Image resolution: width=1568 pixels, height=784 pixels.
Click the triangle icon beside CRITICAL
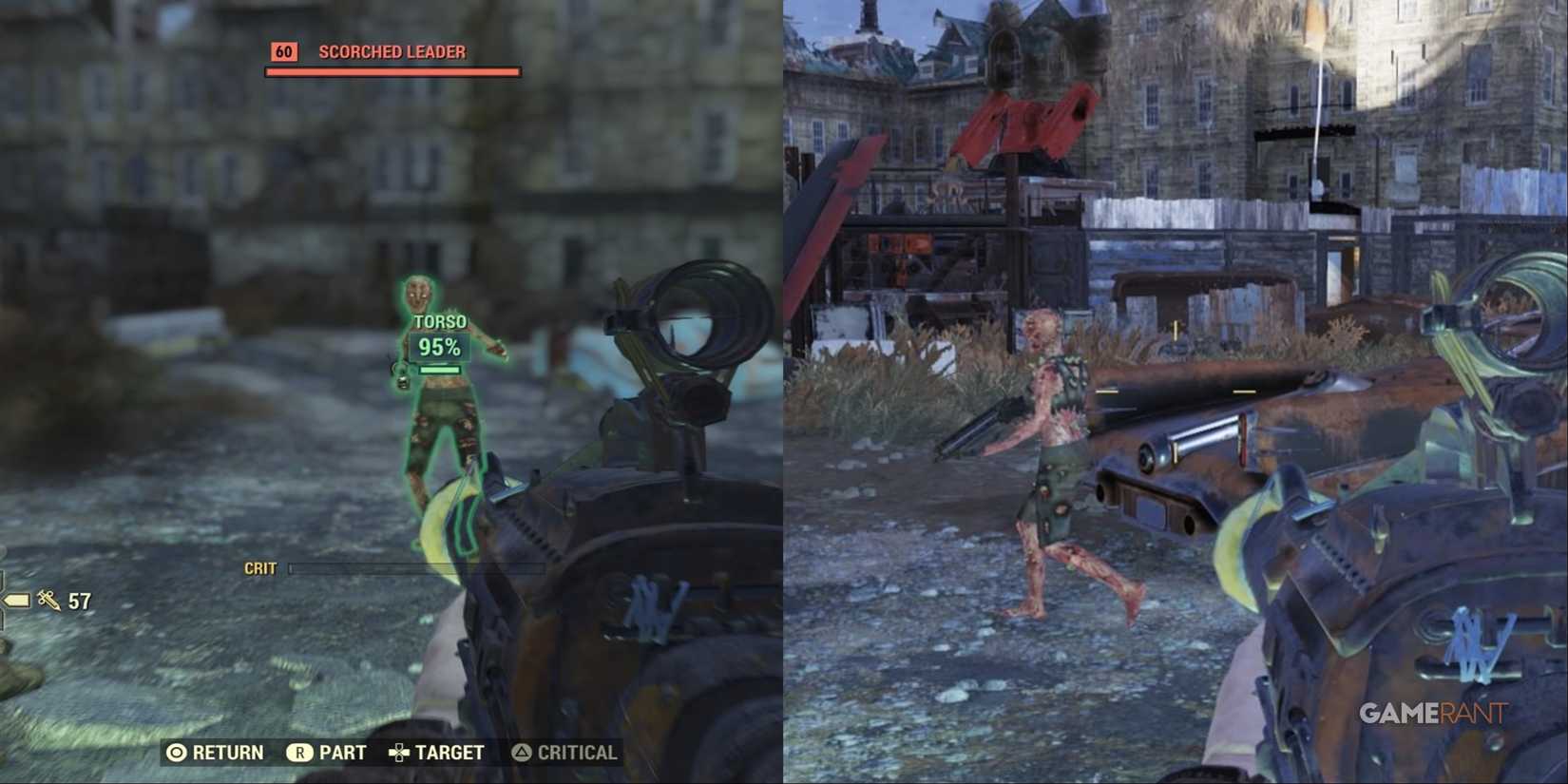[x=521, y=753]
